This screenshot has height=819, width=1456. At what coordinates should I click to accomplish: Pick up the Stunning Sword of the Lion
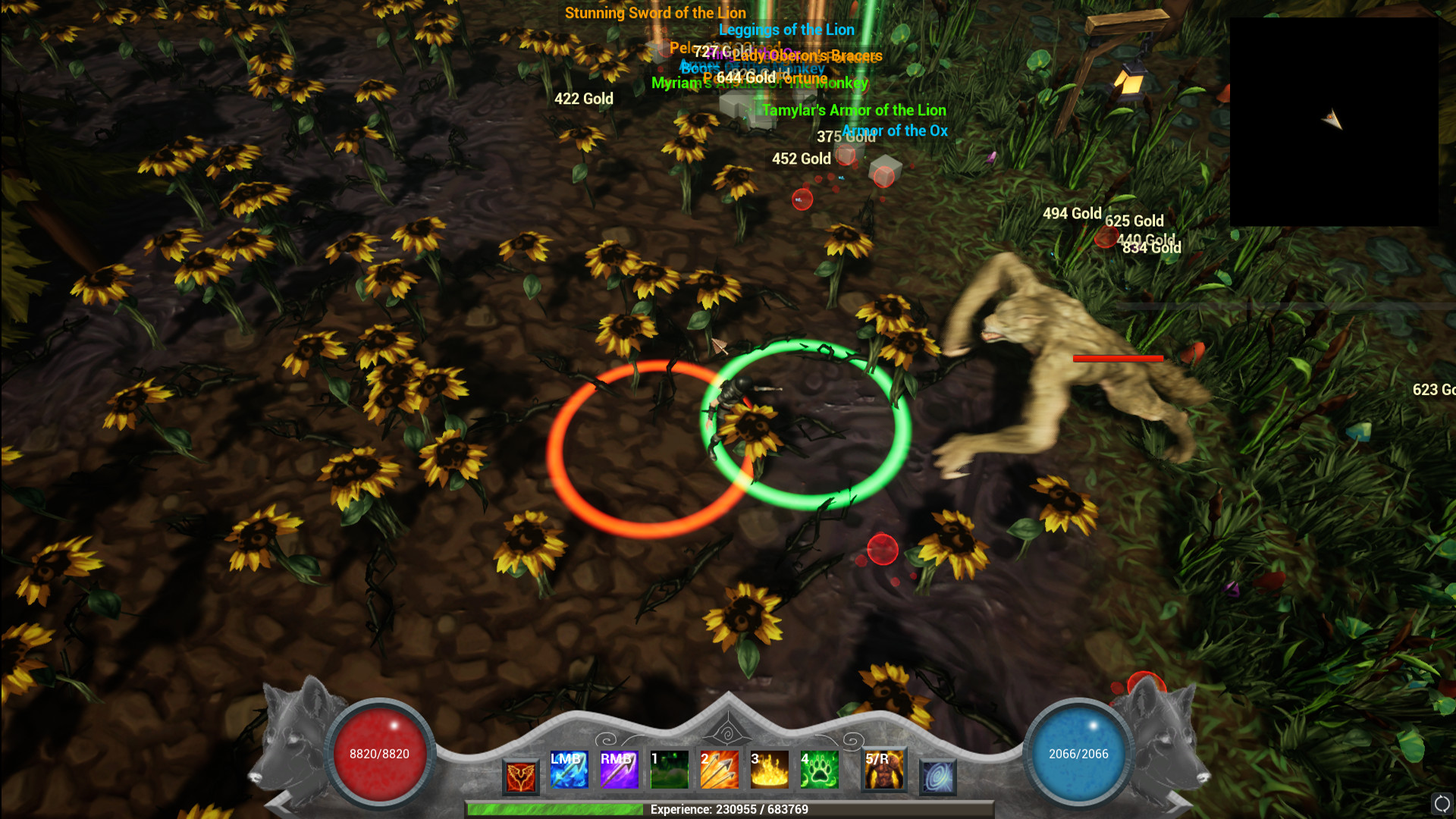[x=654, y=13]
